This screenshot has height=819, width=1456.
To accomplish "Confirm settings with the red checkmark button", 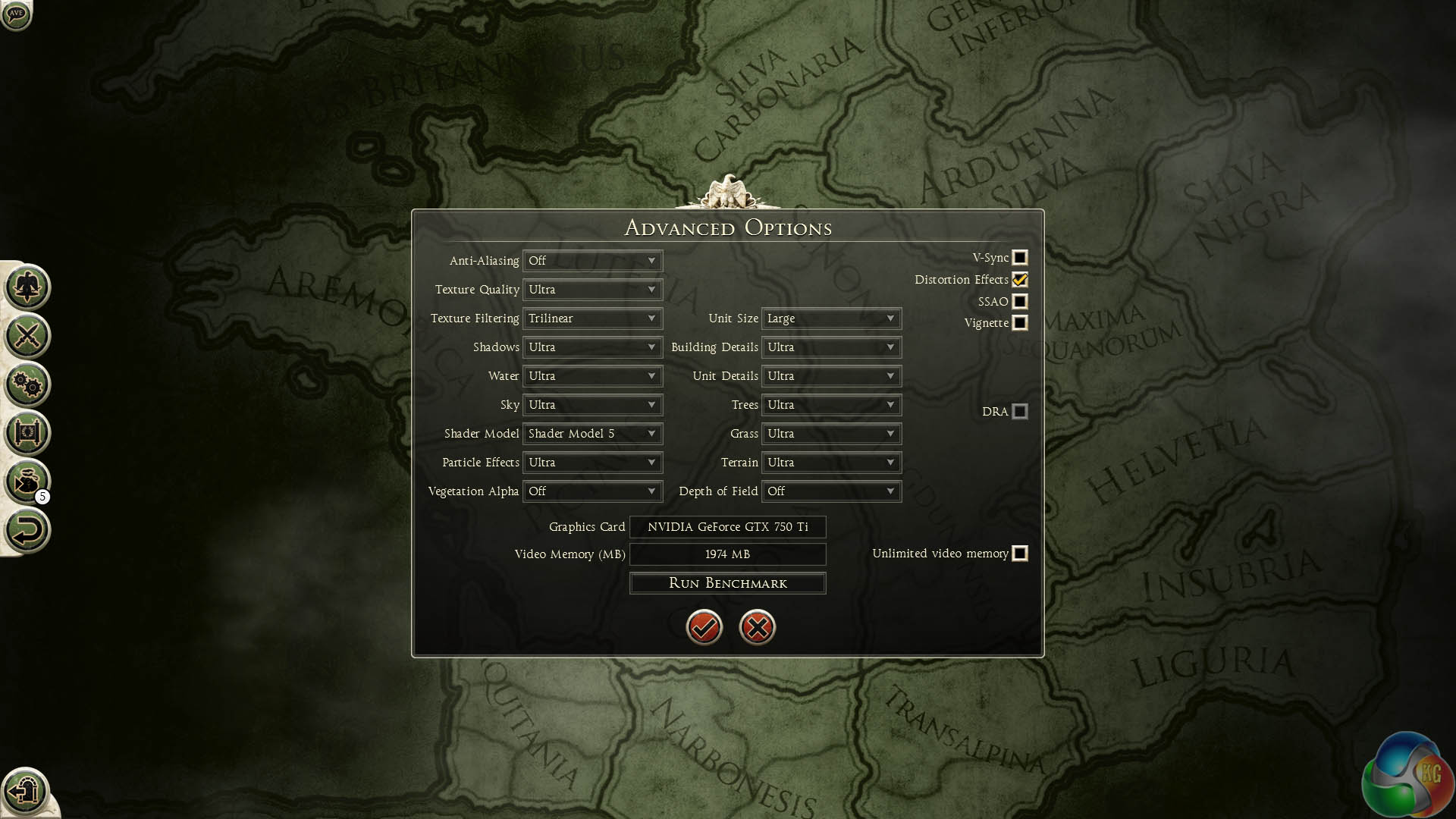I will [704, 627].
